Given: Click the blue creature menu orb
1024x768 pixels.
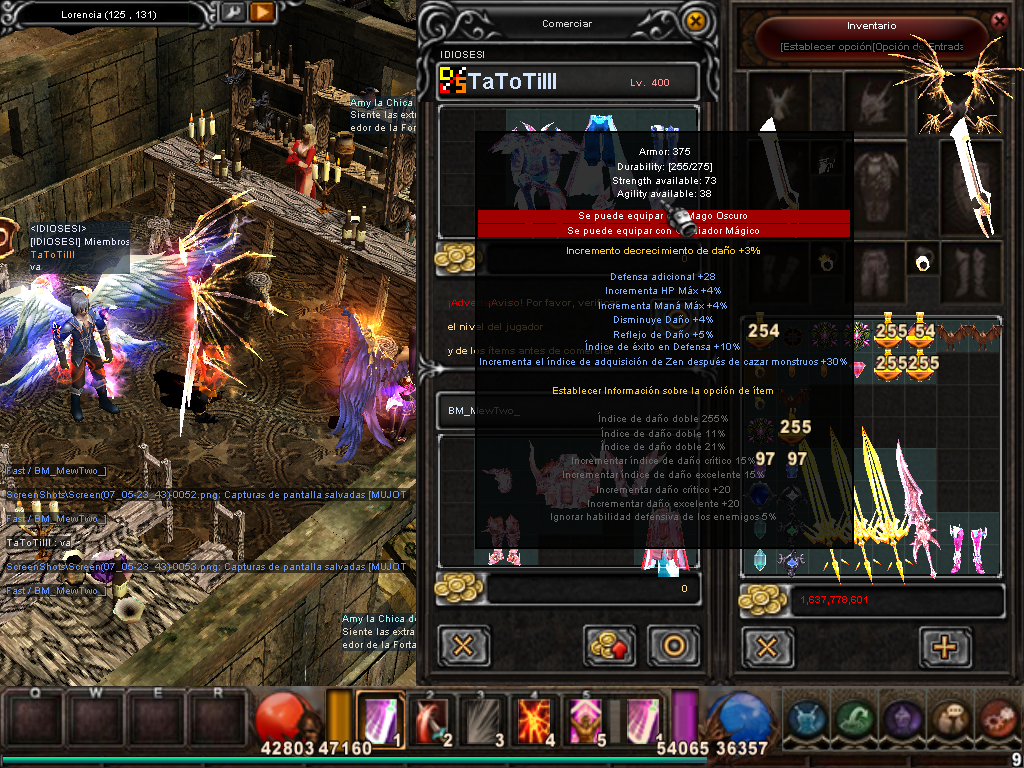Looking at the screenshot, I should pos(806,718).
